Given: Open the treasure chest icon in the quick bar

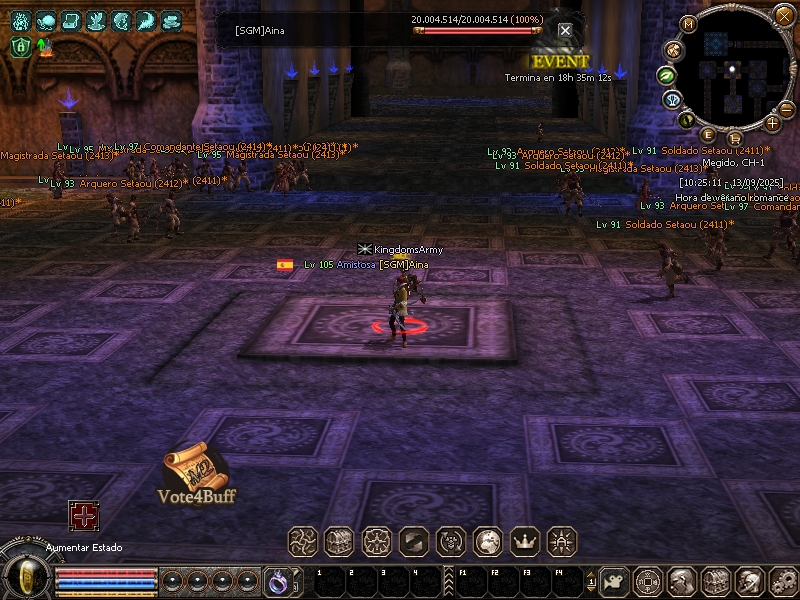Looking at the screenshot, I should [x=339, y=541].
